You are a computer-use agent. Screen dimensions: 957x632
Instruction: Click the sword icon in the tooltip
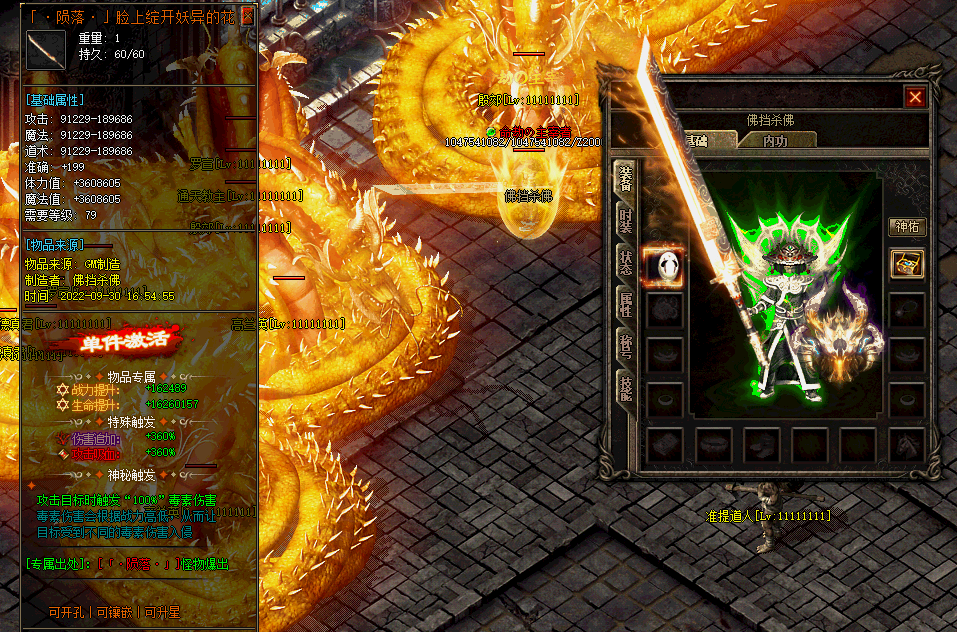point(45,50)
